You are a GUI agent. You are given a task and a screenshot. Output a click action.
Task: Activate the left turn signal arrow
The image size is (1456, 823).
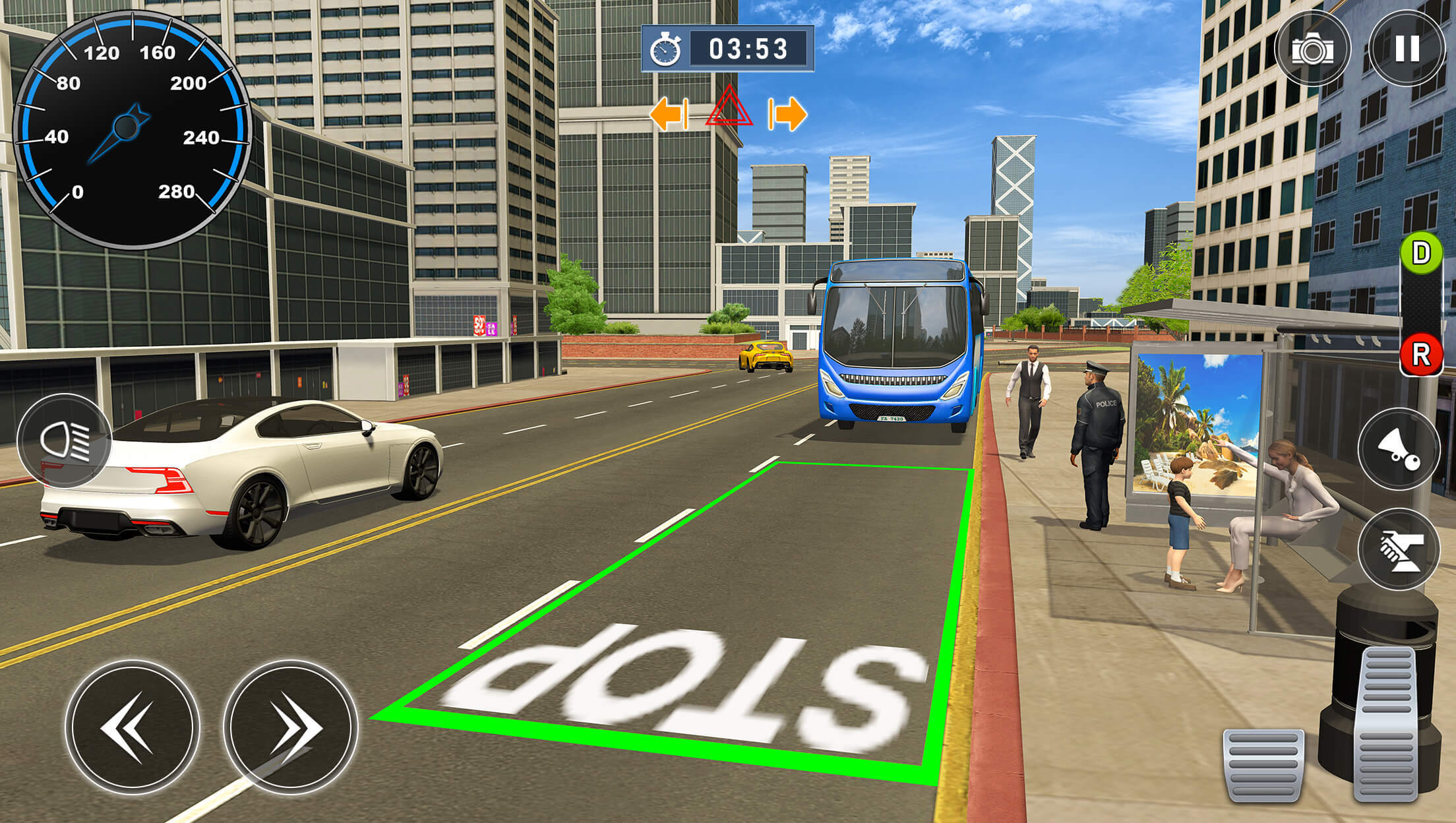point(668,113)
